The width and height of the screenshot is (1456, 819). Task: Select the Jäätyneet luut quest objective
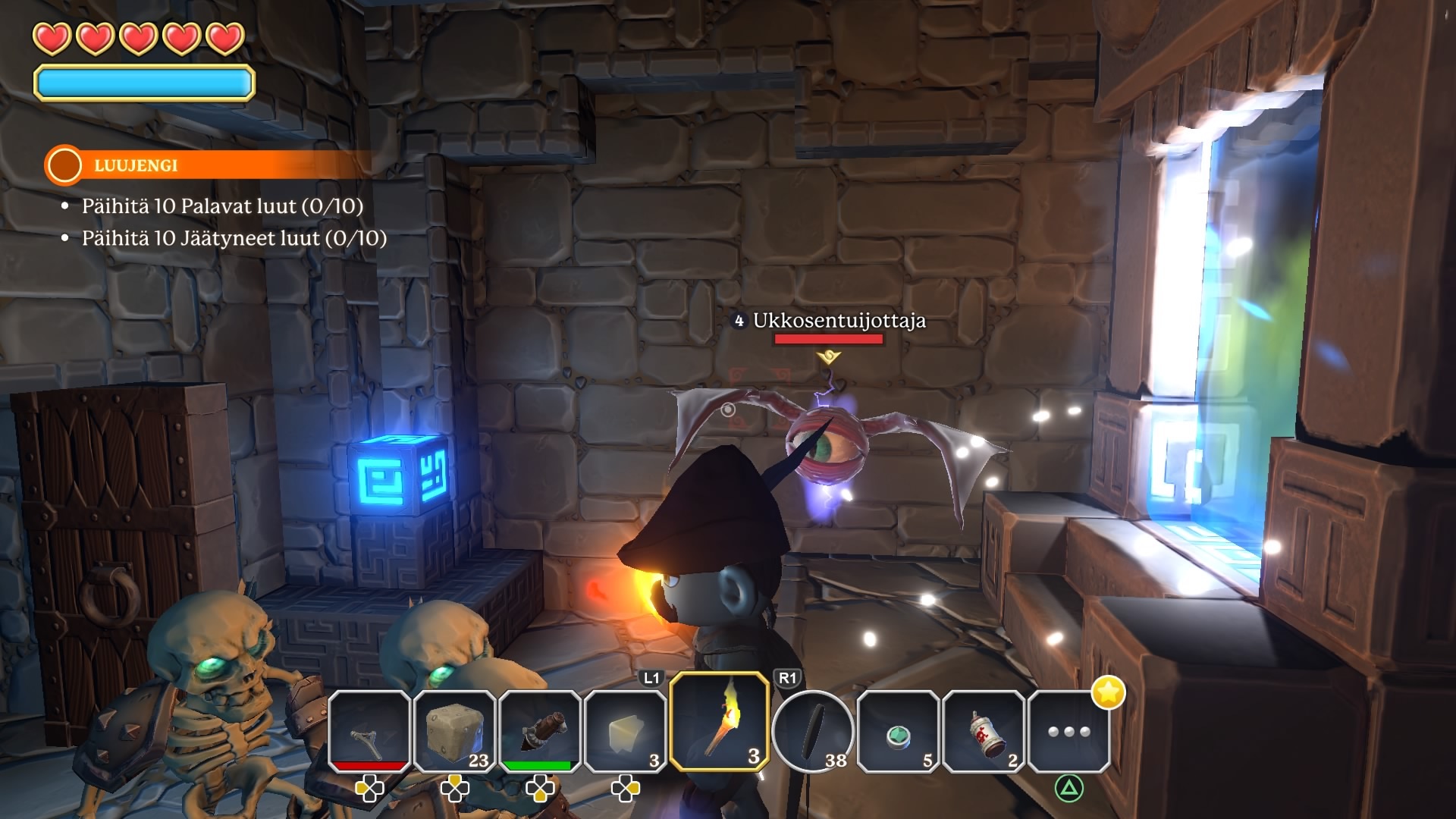pyautogui.click(x=234, y=238)
